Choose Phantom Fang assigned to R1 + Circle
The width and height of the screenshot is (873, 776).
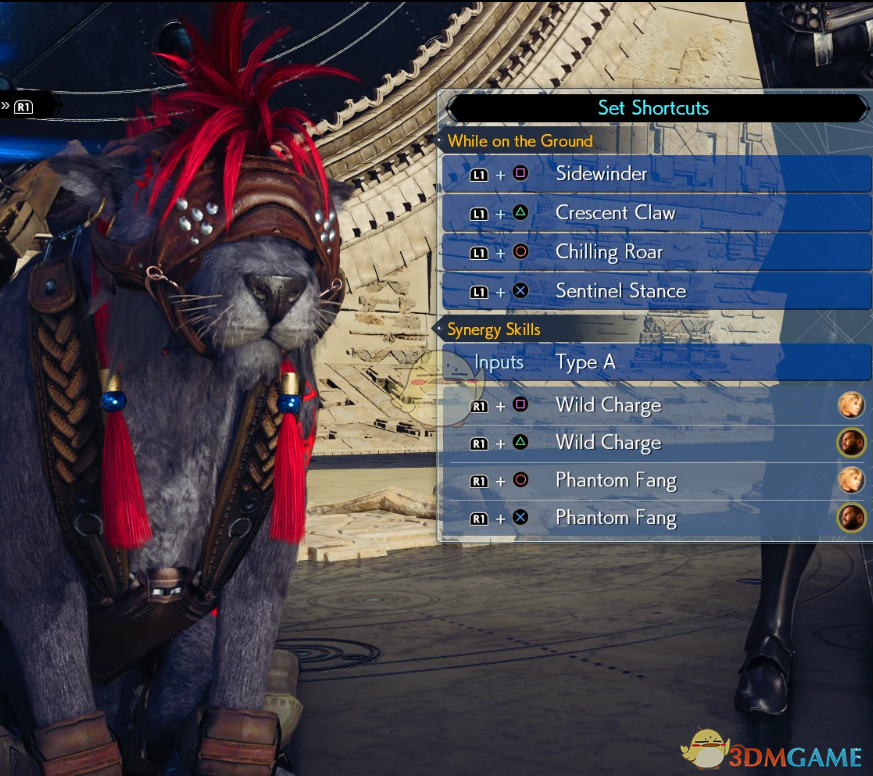tap(656, 481)
